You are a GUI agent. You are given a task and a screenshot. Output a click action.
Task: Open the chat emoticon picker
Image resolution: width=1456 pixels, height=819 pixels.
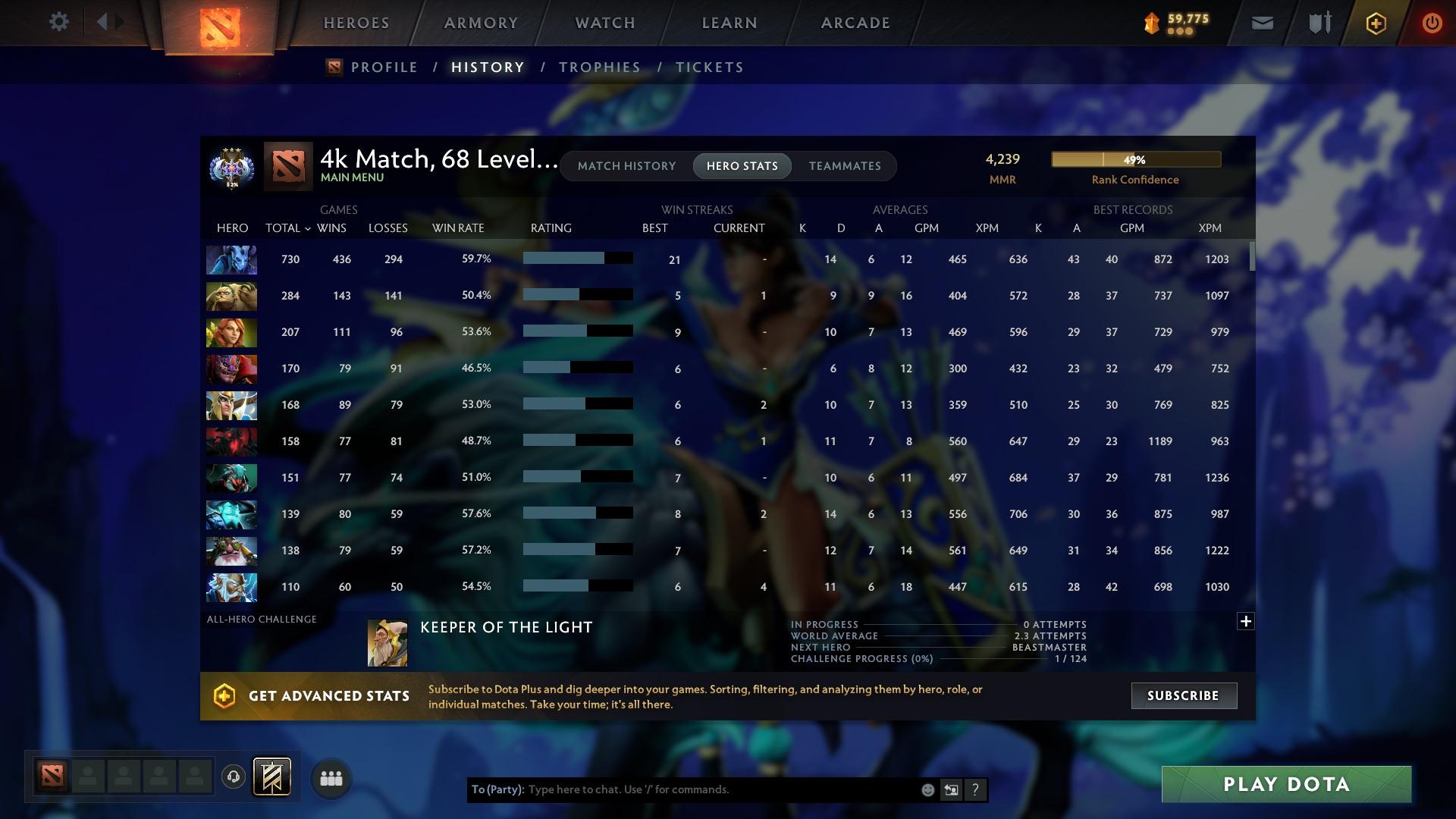point(927,789)
